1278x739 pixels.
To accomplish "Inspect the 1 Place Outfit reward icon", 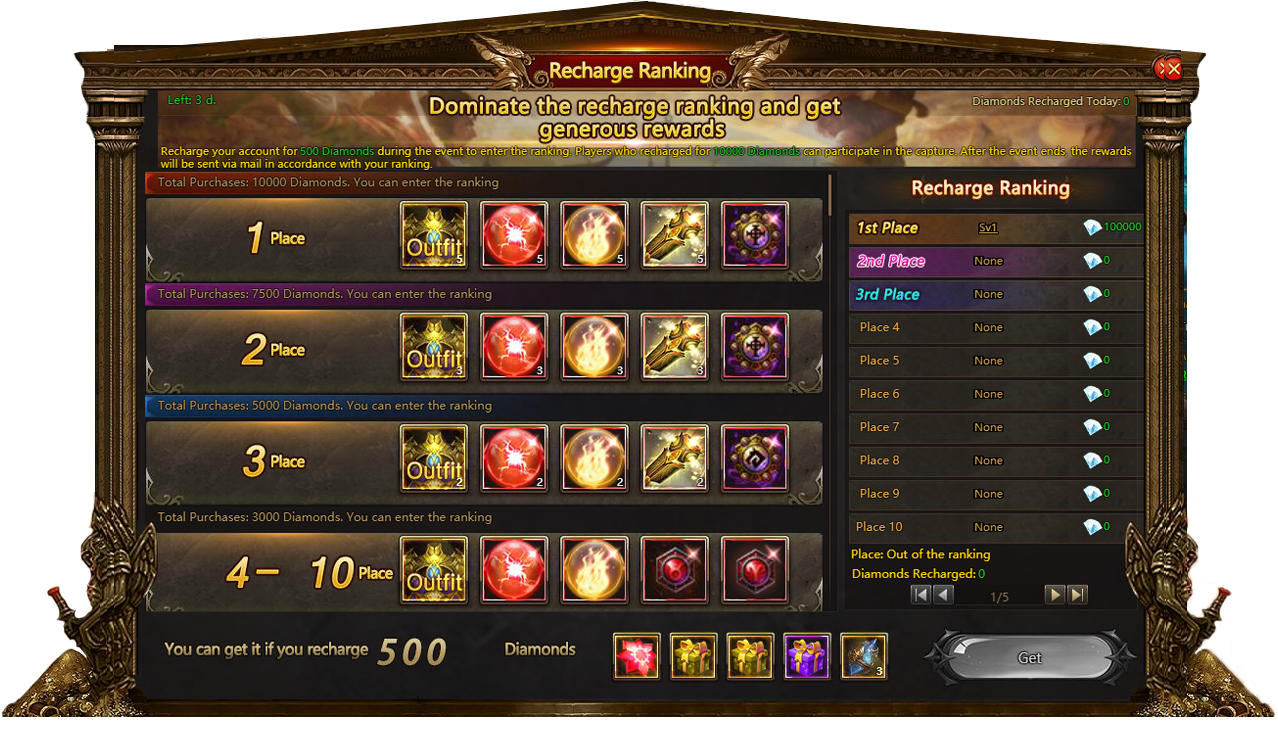I will coord(434,236).
